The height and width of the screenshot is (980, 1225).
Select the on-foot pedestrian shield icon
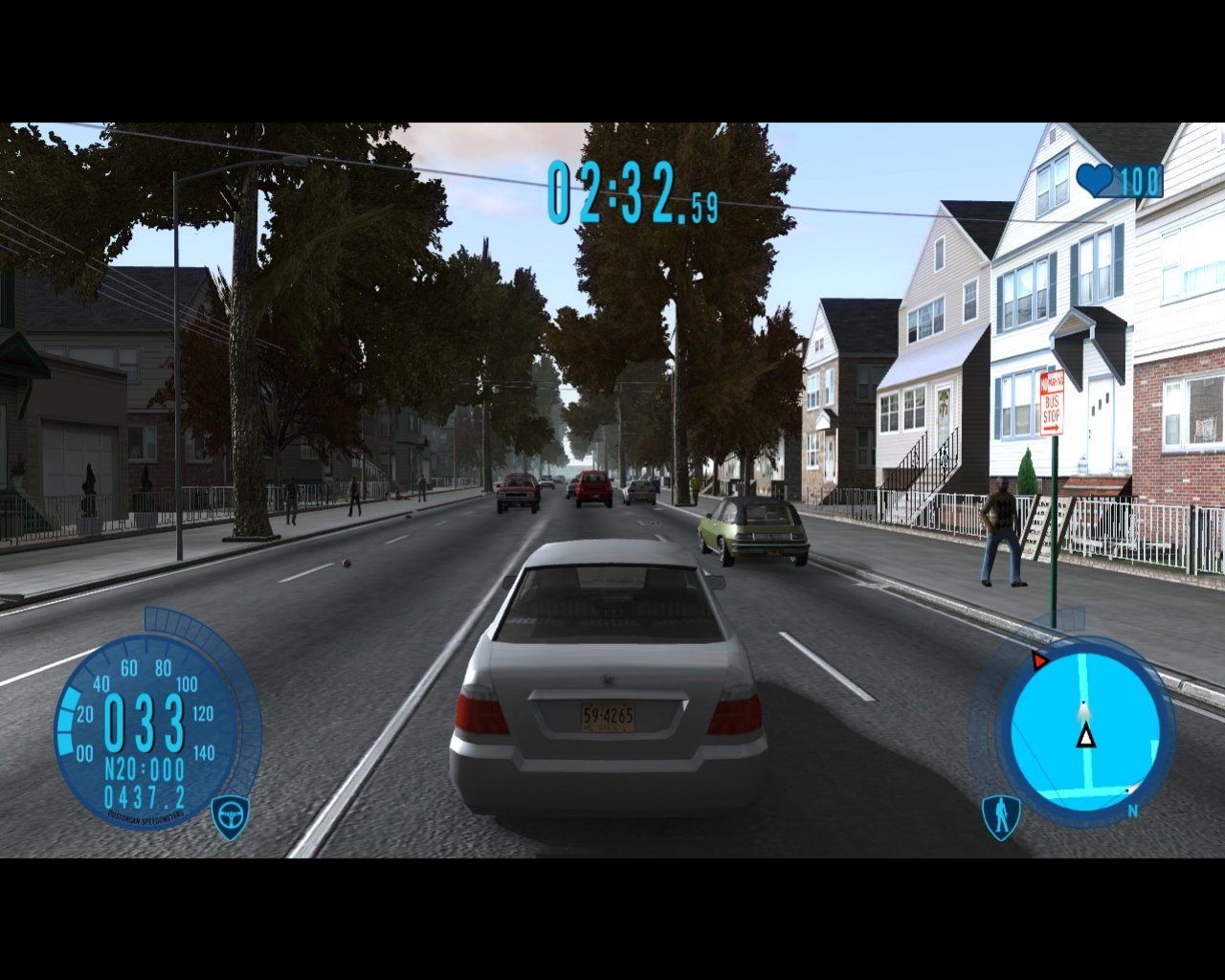pyautogui.click(x=1001, y=816)
